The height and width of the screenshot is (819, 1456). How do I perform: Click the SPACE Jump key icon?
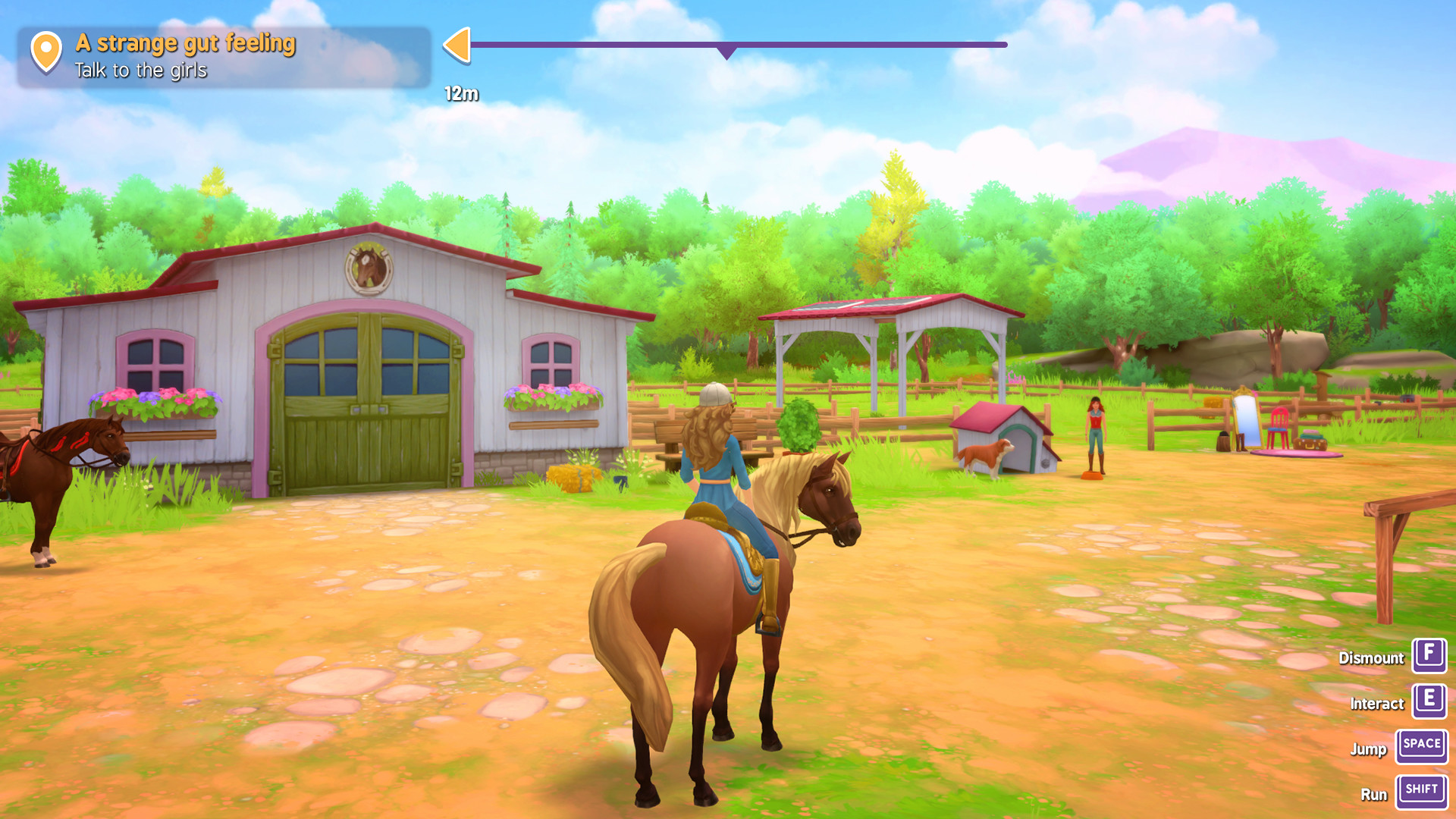[x=1421, y=745]
